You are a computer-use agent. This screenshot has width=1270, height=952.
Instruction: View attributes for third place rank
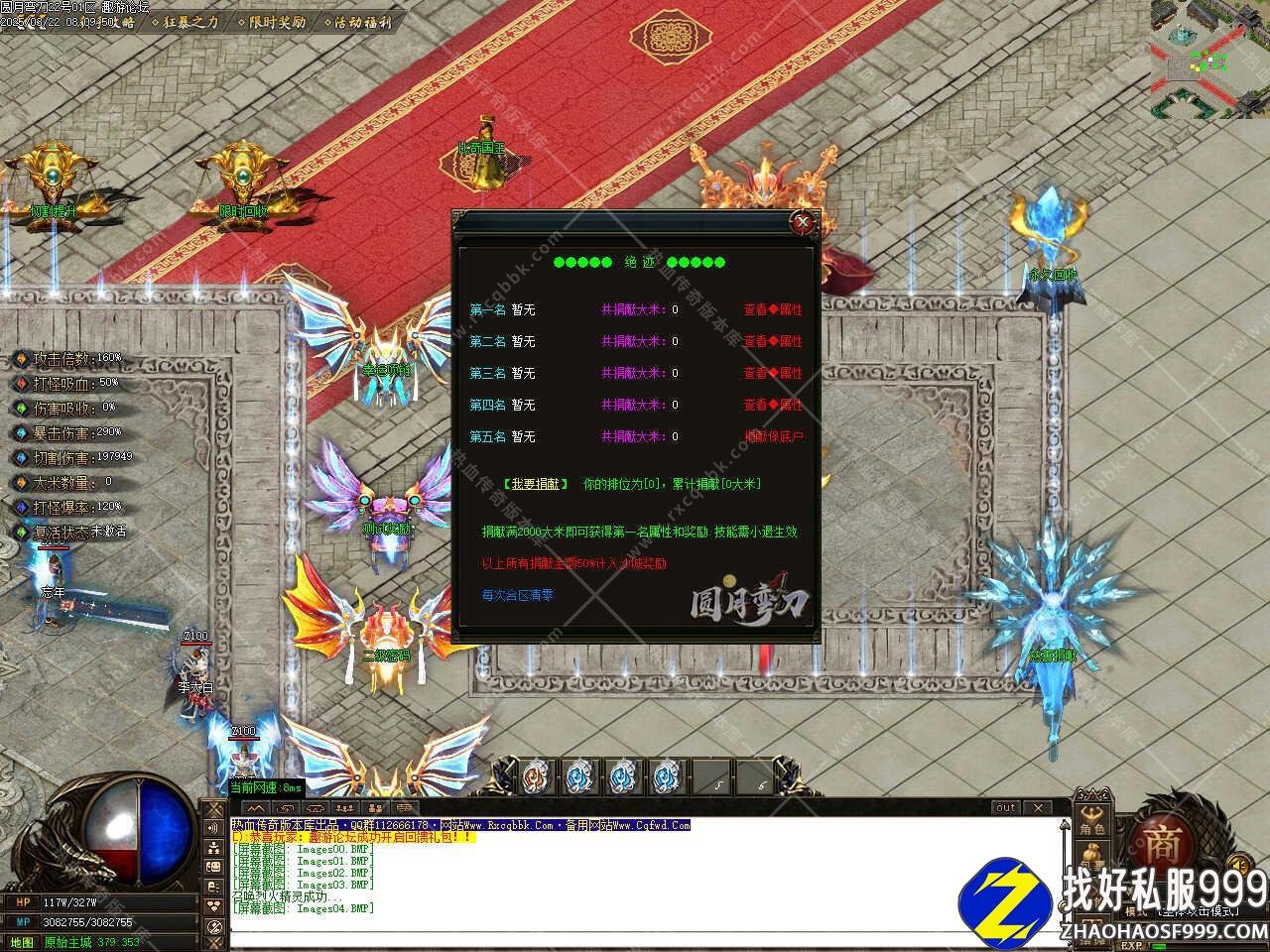click(773, 373)
